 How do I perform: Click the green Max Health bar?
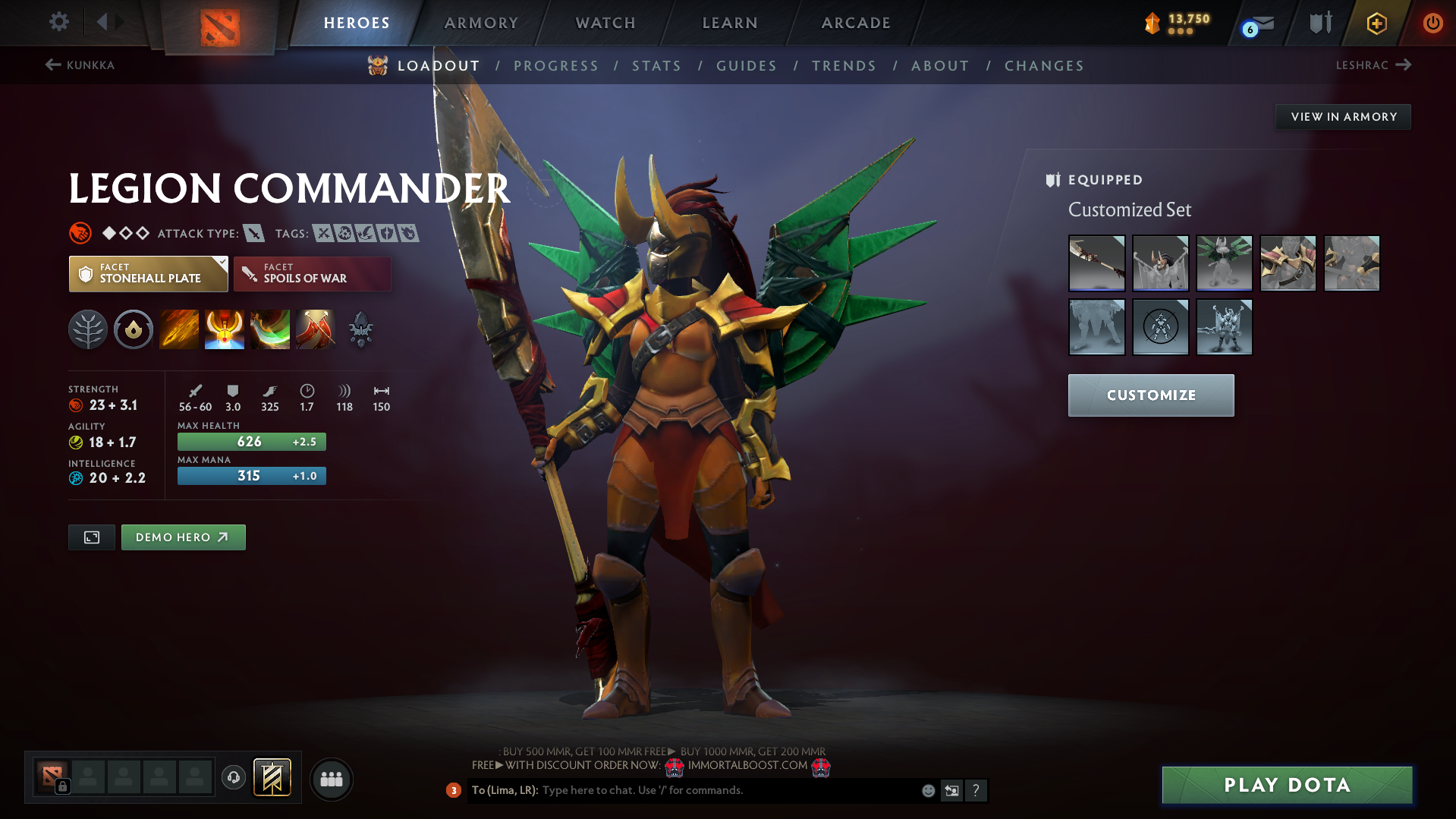pos(251,441)
